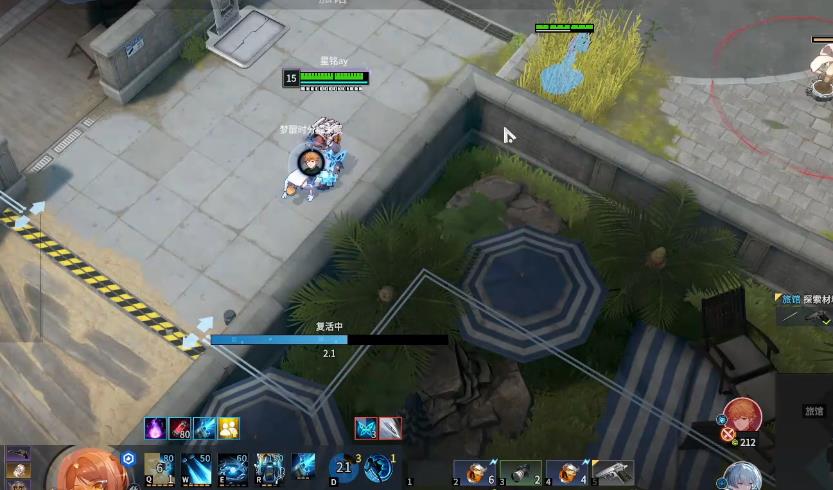Select the blue butterfly status icon
The image size is (833, 490).
[x=366, y=428]
